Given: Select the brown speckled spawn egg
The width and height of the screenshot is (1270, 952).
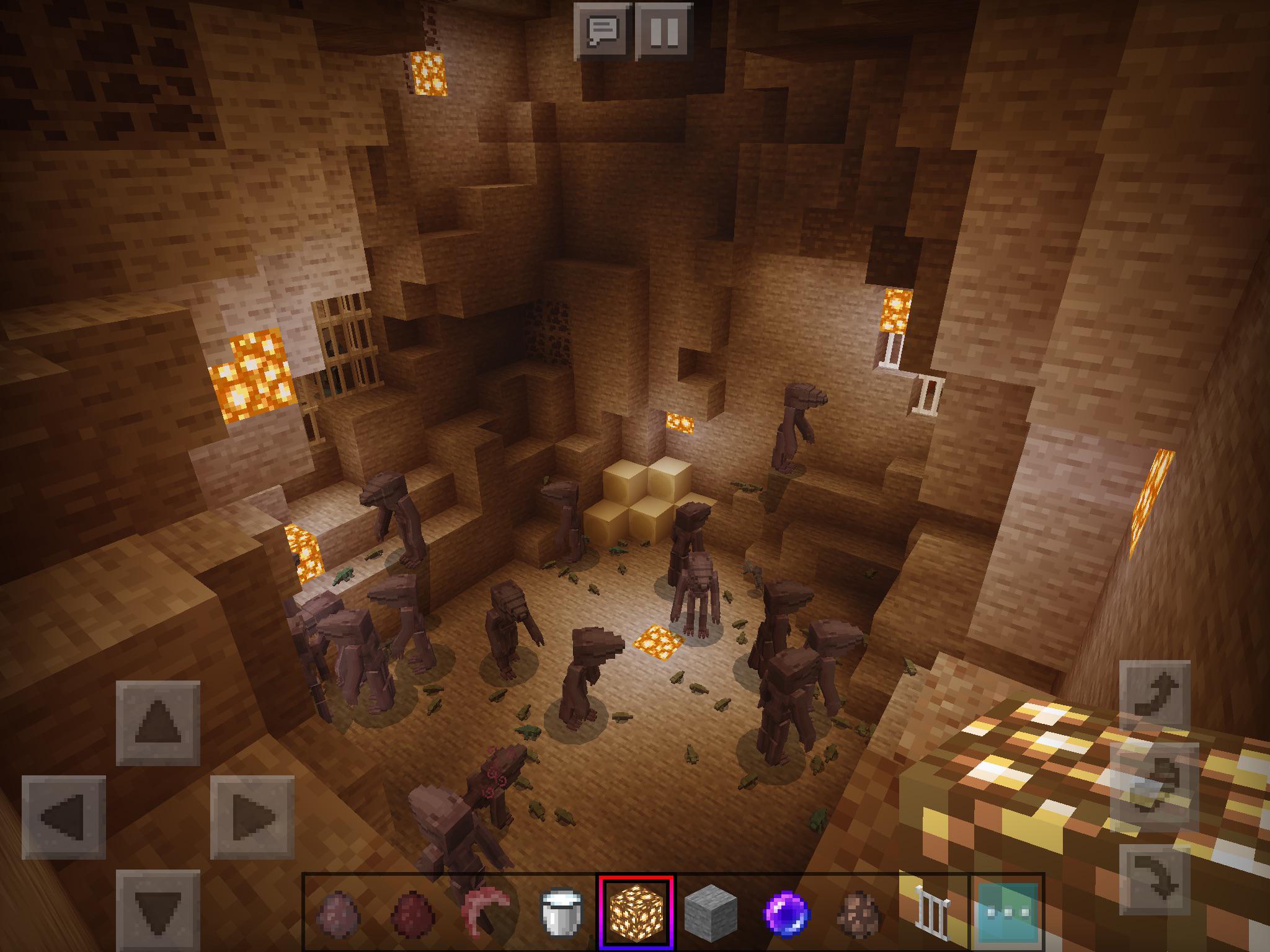Looking at the screenshot, I should 859,913.
